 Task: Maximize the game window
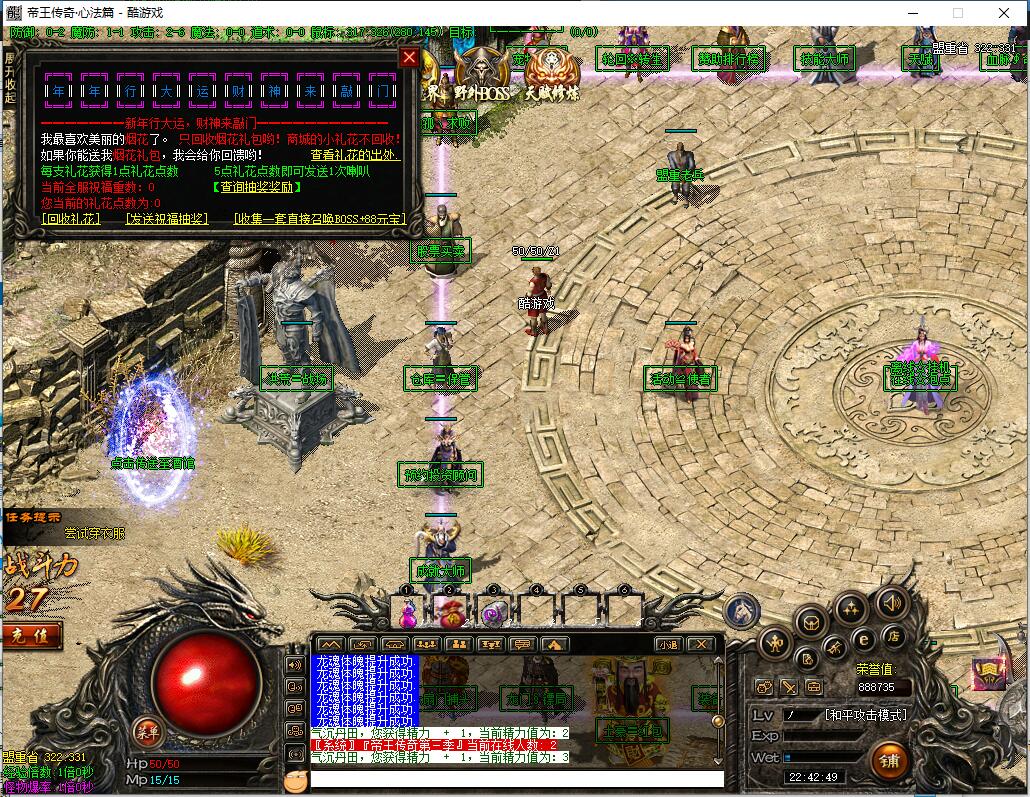(958, 13)
